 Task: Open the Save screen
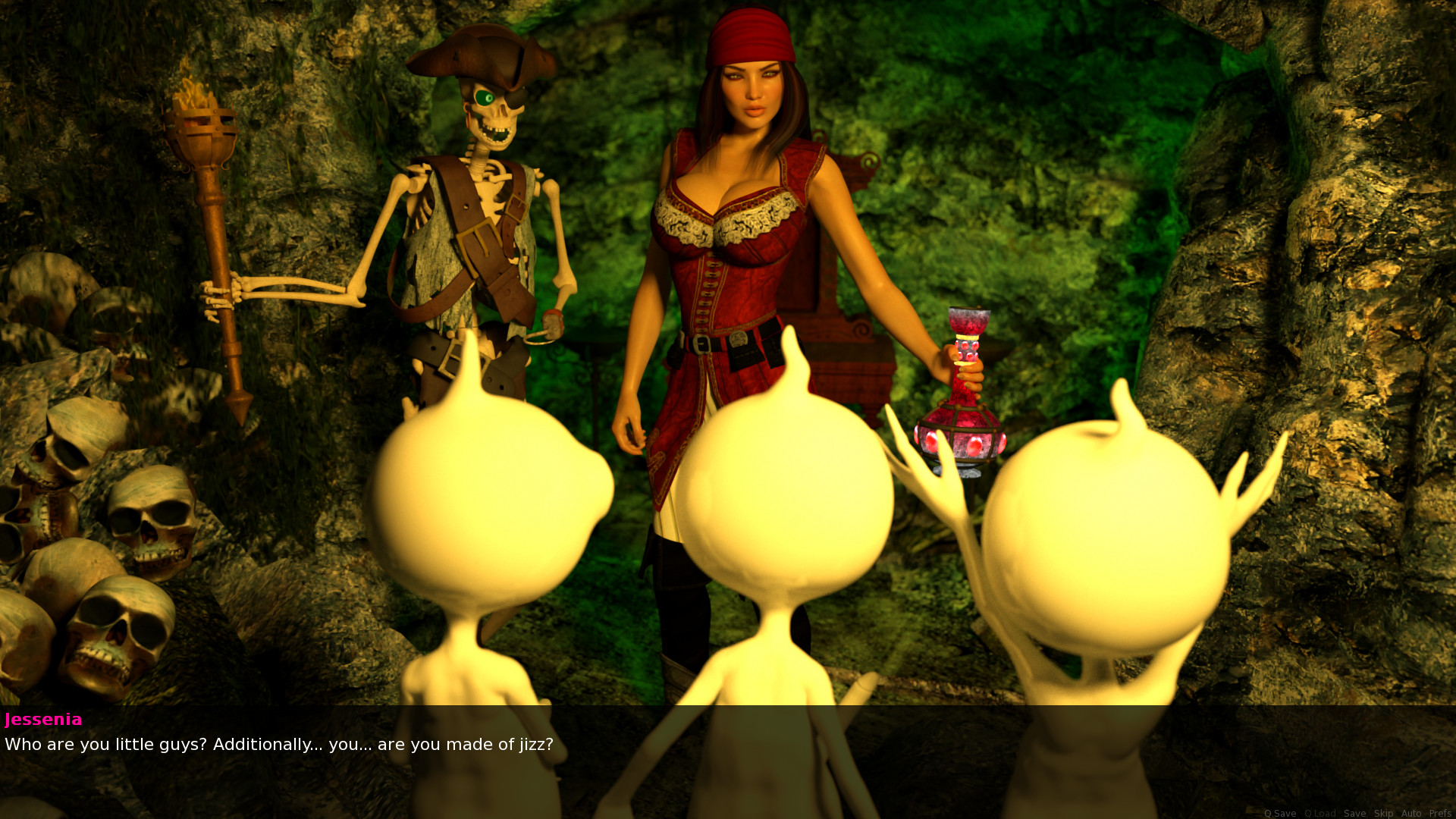1355,813
